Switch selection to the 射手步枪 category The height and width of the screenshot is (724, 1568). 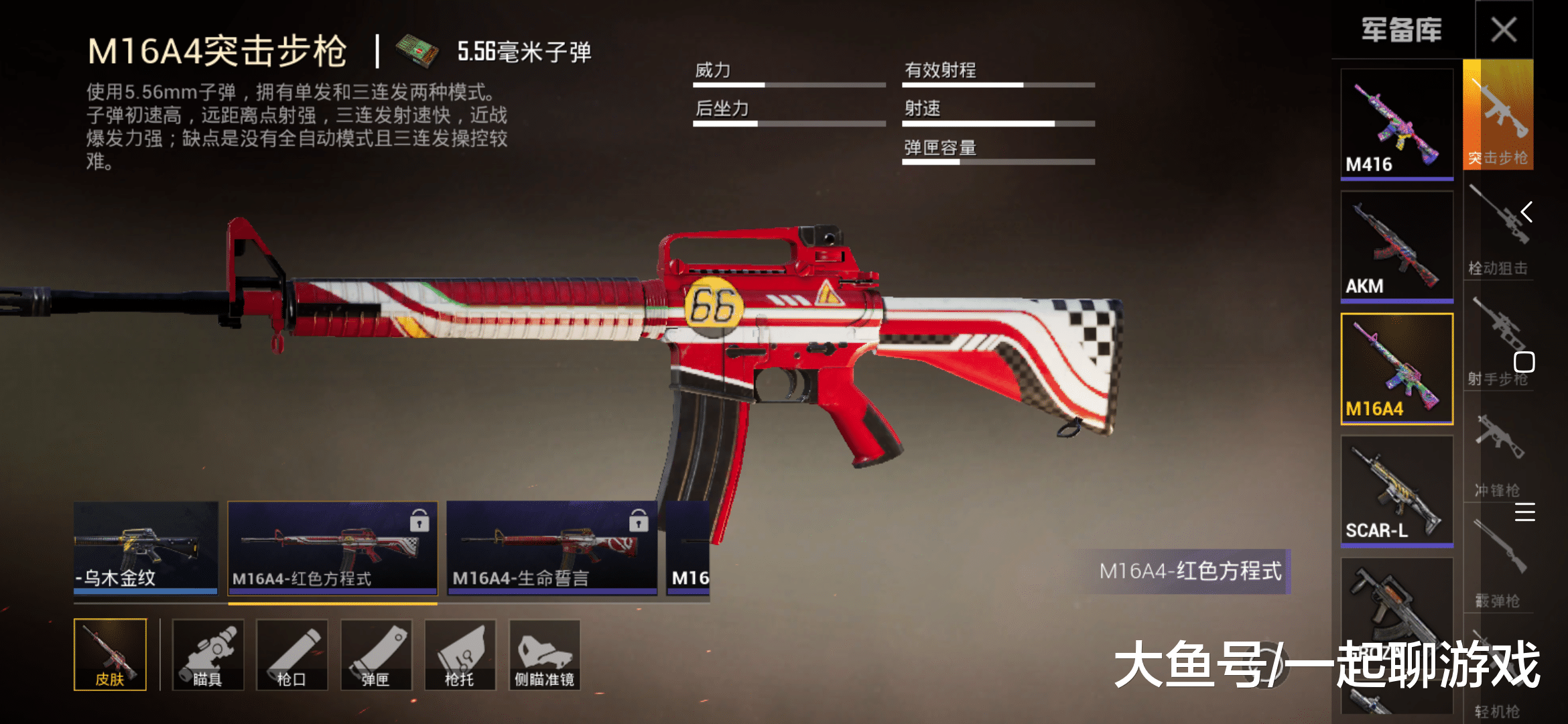tap(1499, 335)
